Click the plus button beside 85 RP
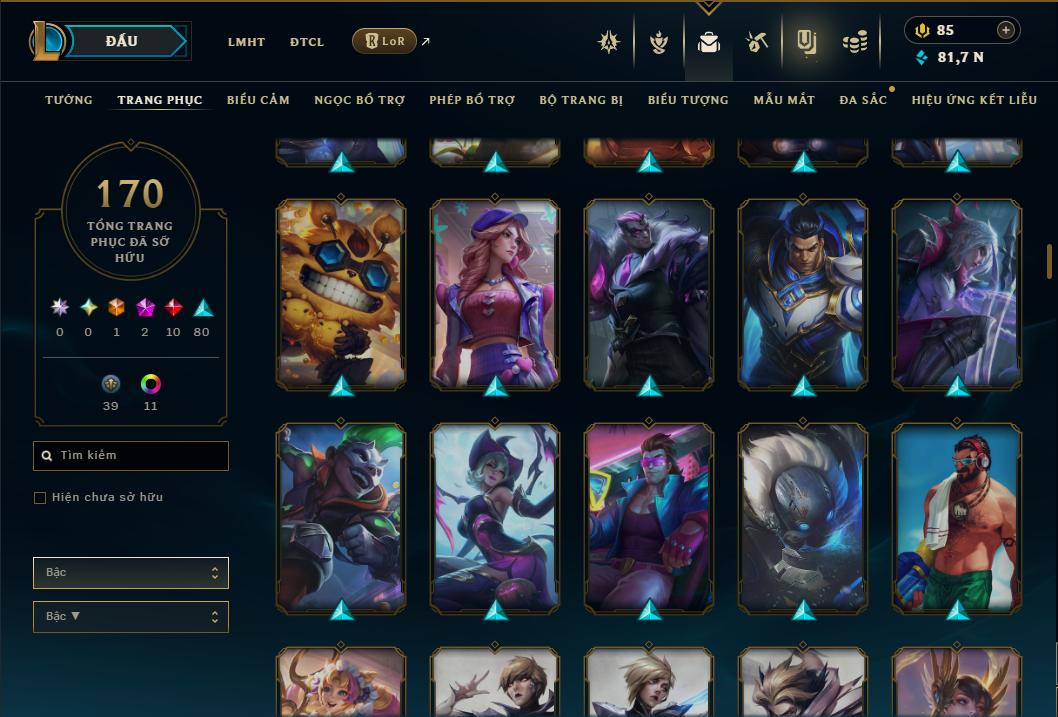The width and height of the screenshot is (1058, 717). click(1006, 30)
